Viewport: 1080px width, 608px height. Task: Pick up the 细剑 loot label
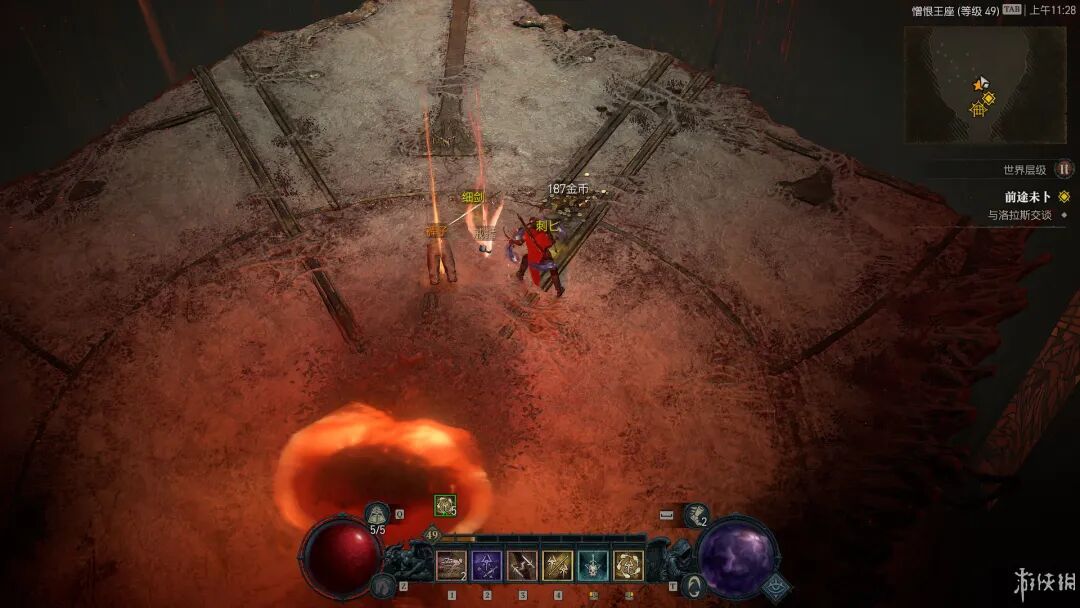473,198
